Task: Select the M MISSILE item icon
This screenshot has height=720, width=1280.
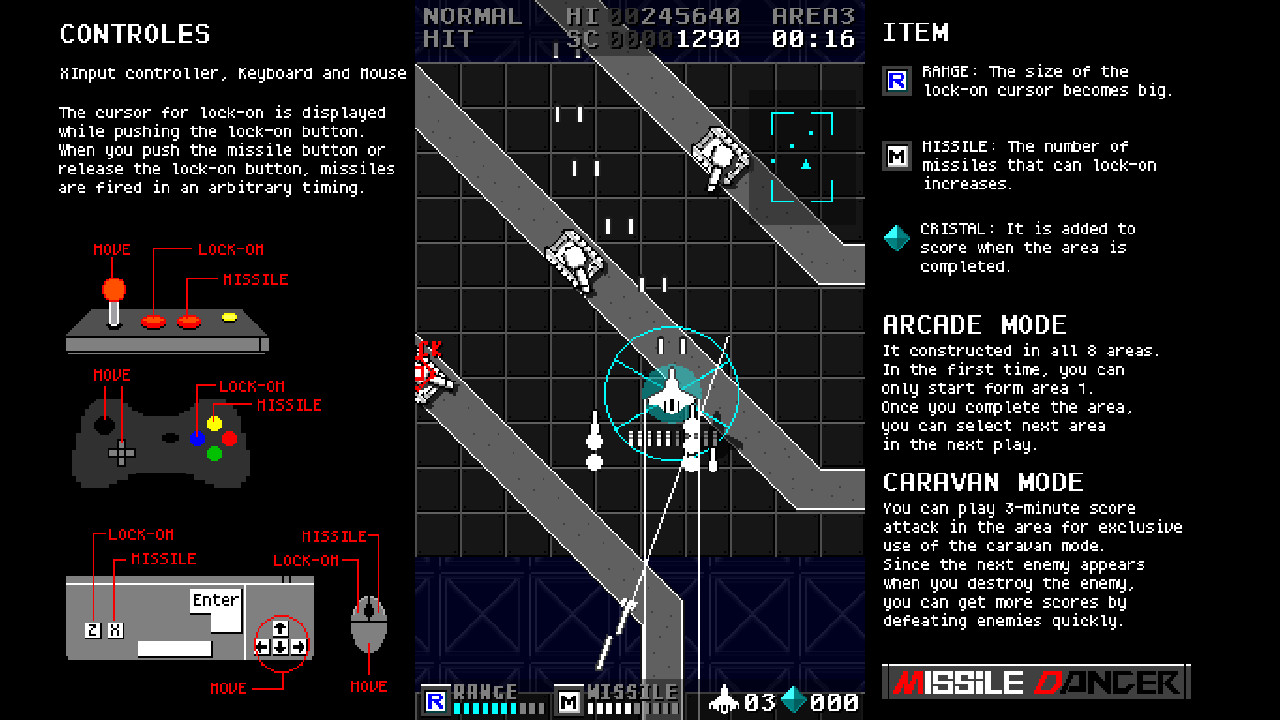Action: [x=897, y=157]
